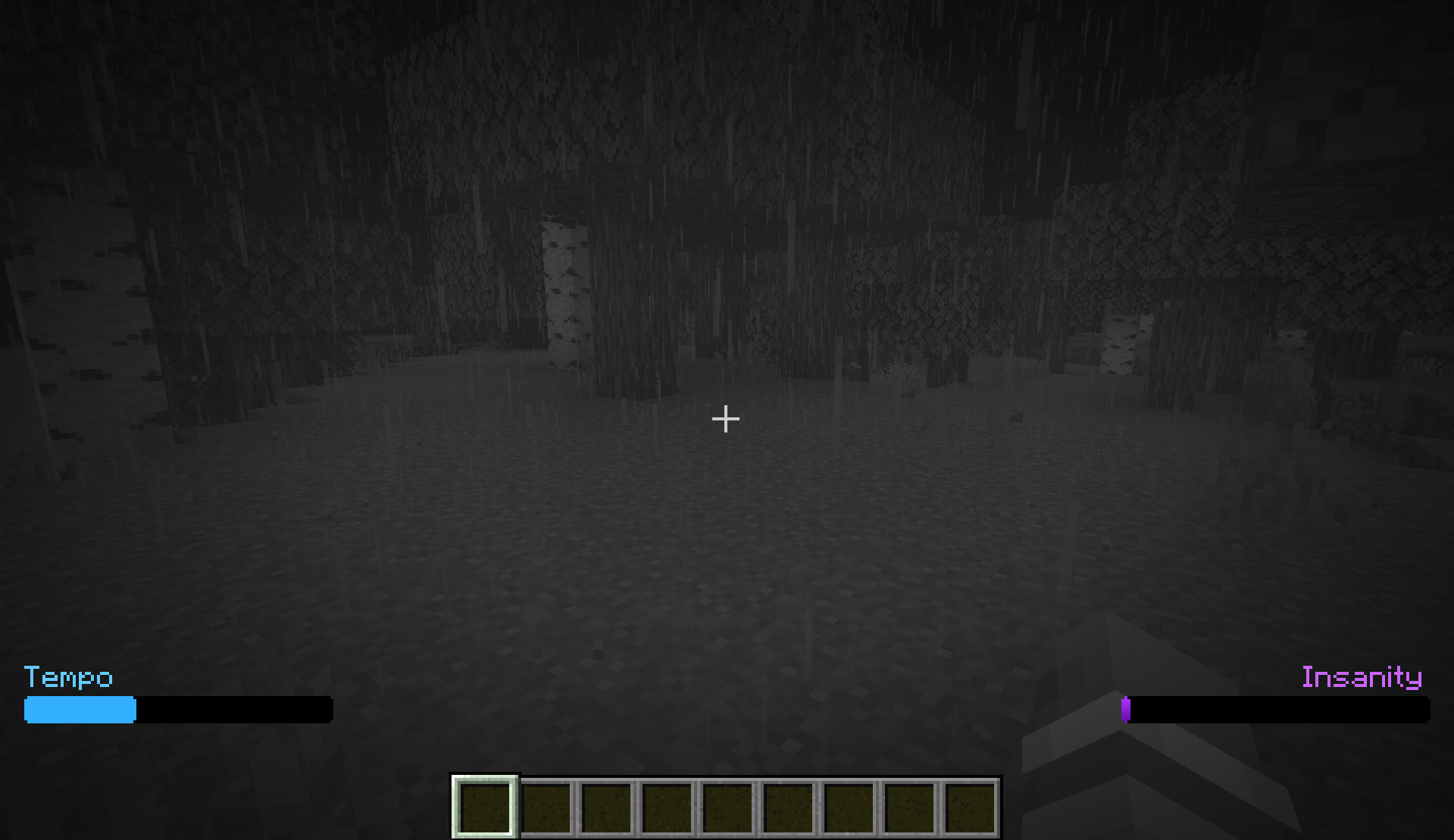Select the second hotbar slot
Screen dimensions: 1454x840
[x=546, y=807]
